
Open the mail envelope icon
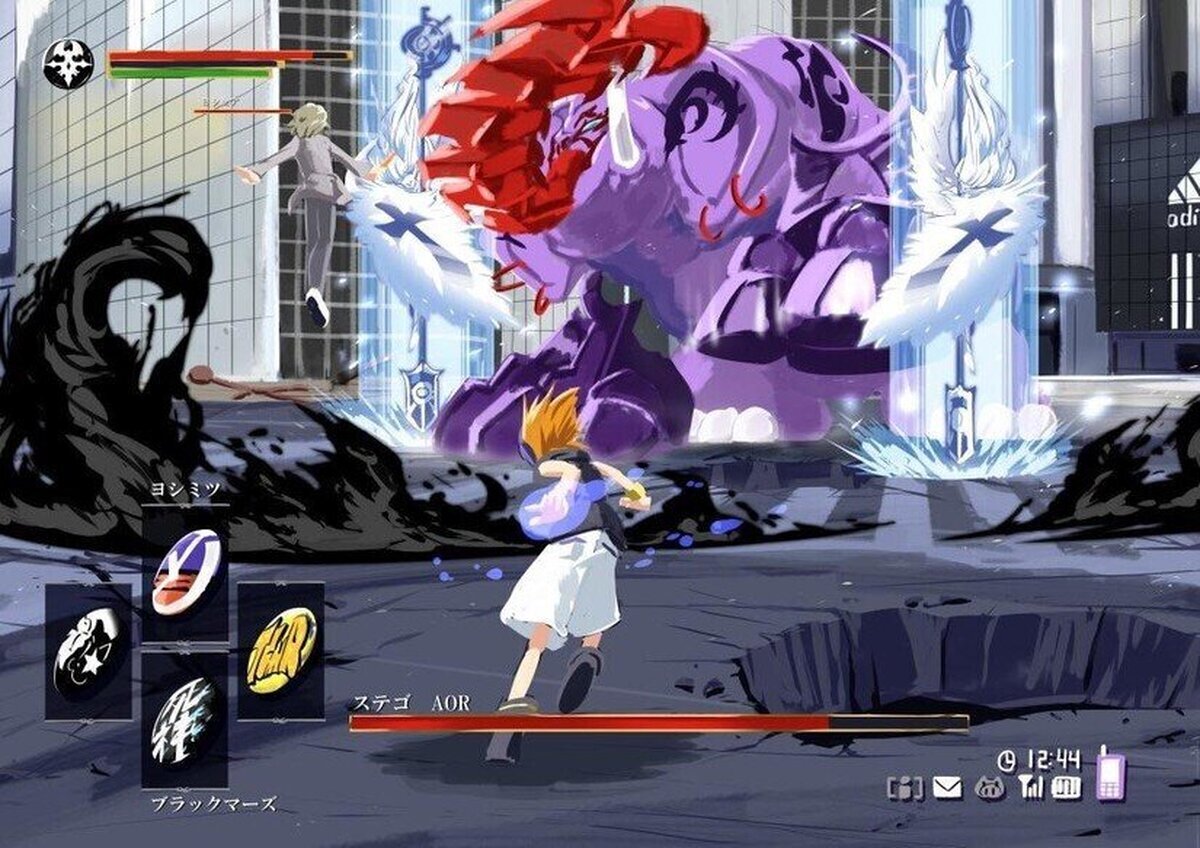pos(946,787)
